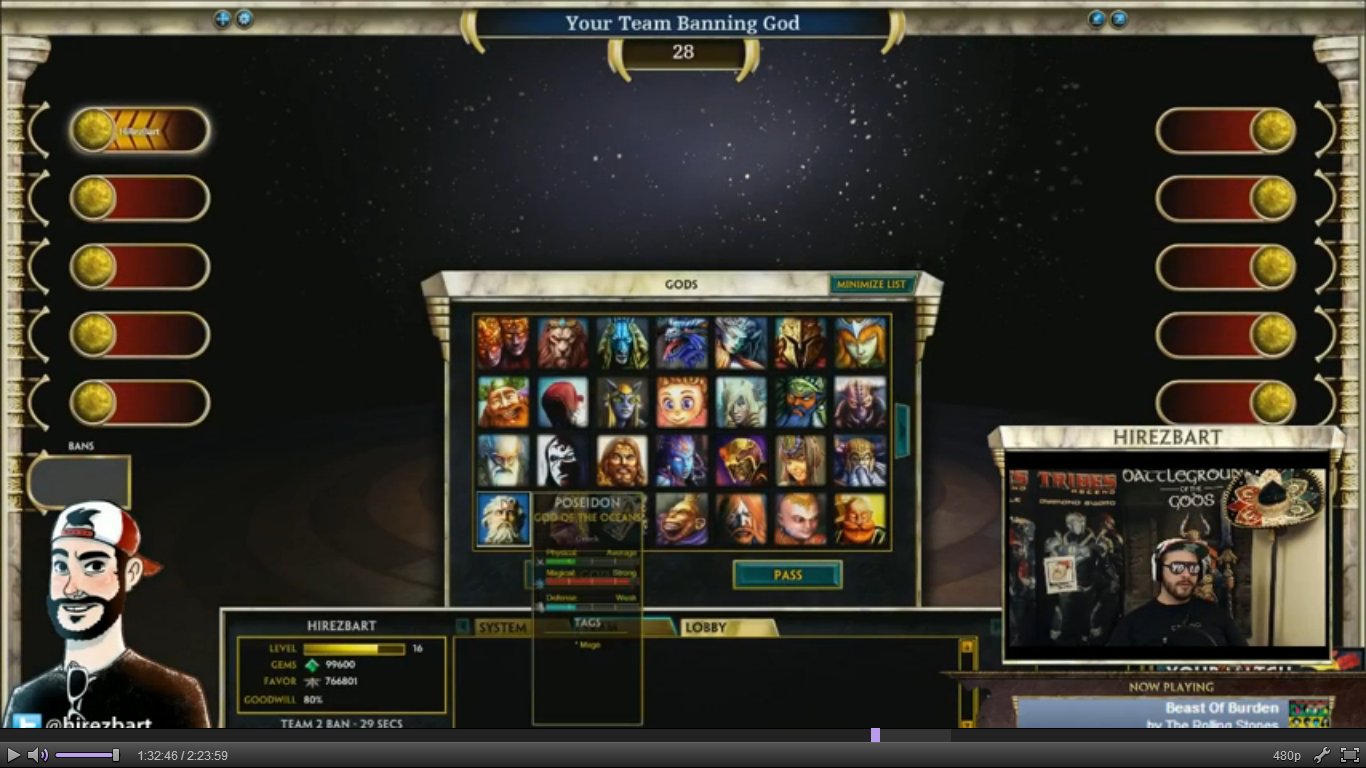The image size is (1366, 768).
Task: Pick Bacchus with the vine-leaf crown
Action: click(x=503, y=402)
